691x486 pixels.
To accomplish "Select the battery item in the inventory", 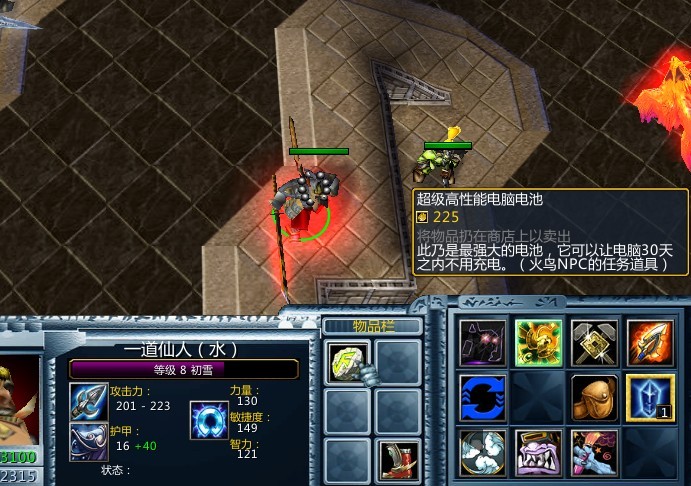I will 347,360.
